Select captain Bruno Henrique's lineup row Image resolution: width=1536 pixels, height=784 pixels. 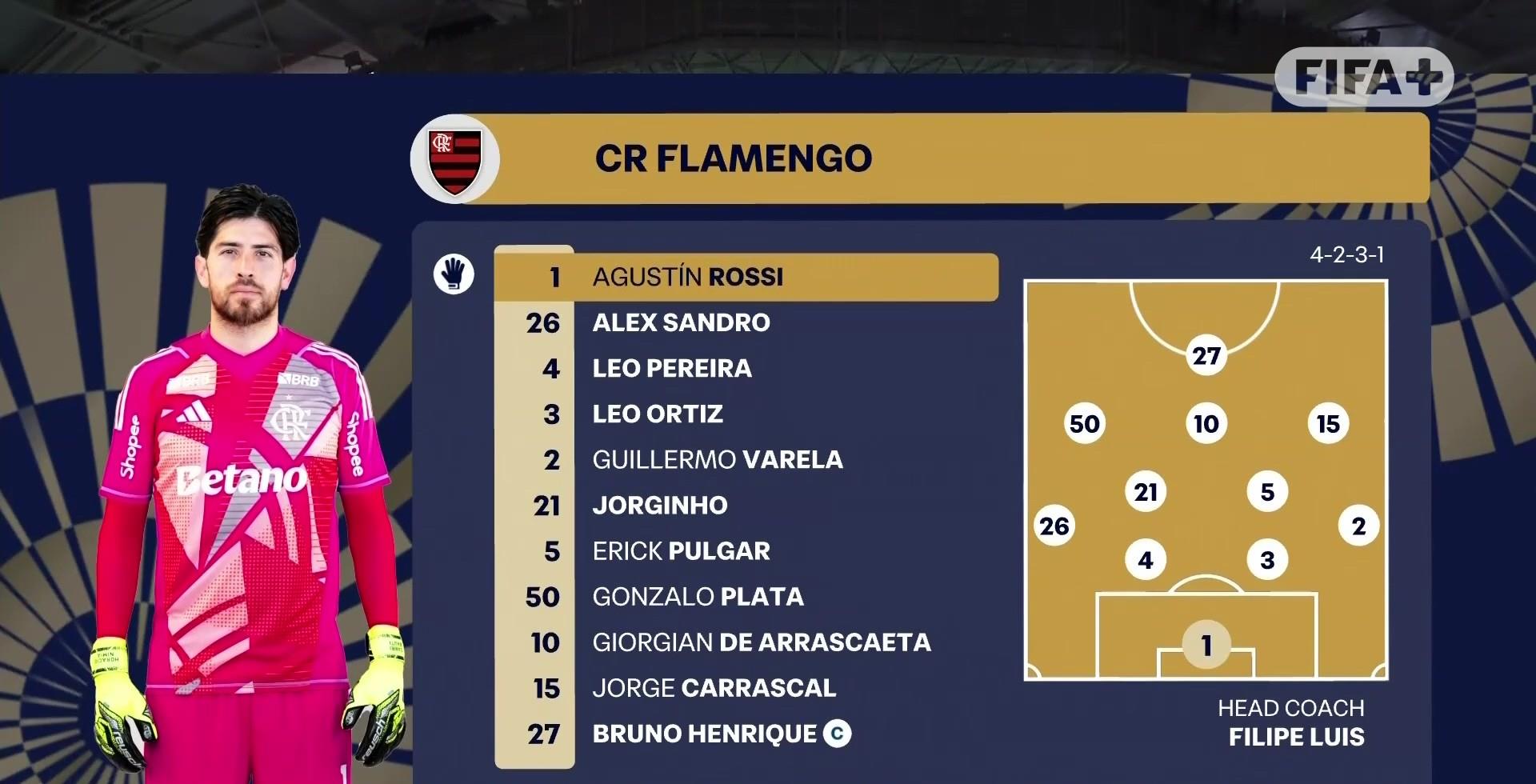pos(704,734)
